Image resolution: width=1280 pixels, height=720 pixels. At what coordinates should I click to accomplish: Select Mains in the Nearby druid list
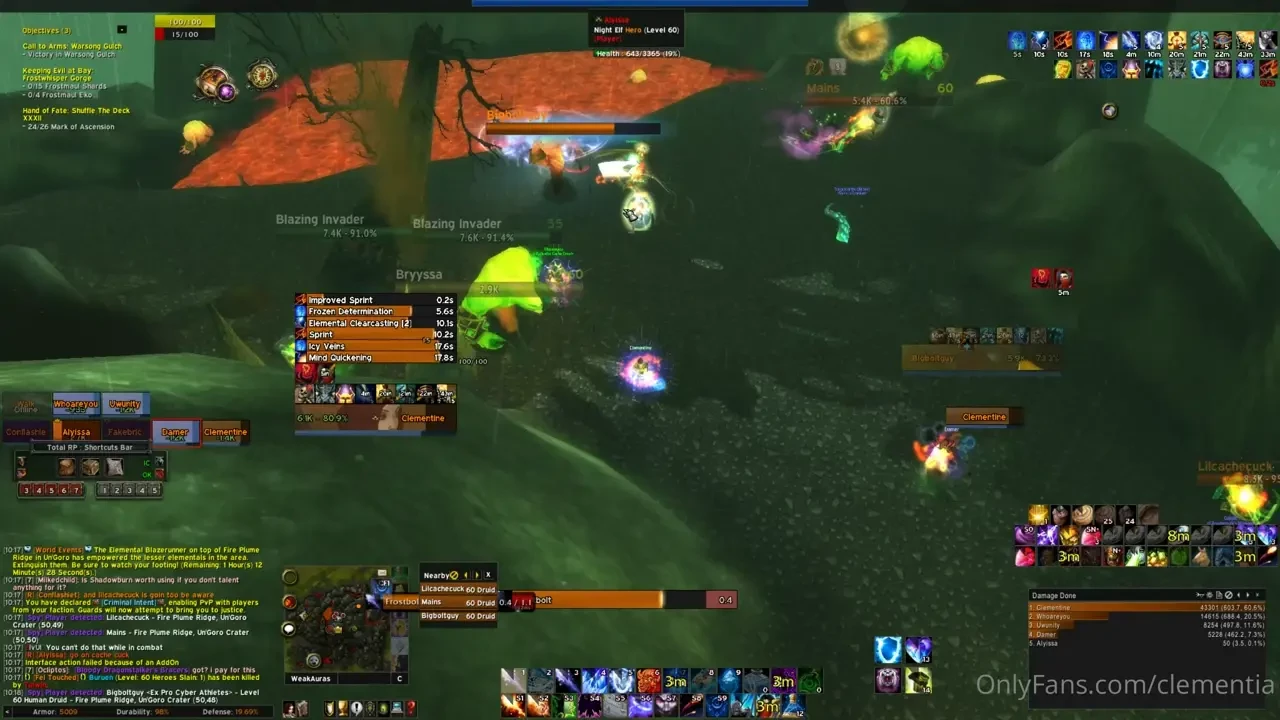tap(456, 602)
